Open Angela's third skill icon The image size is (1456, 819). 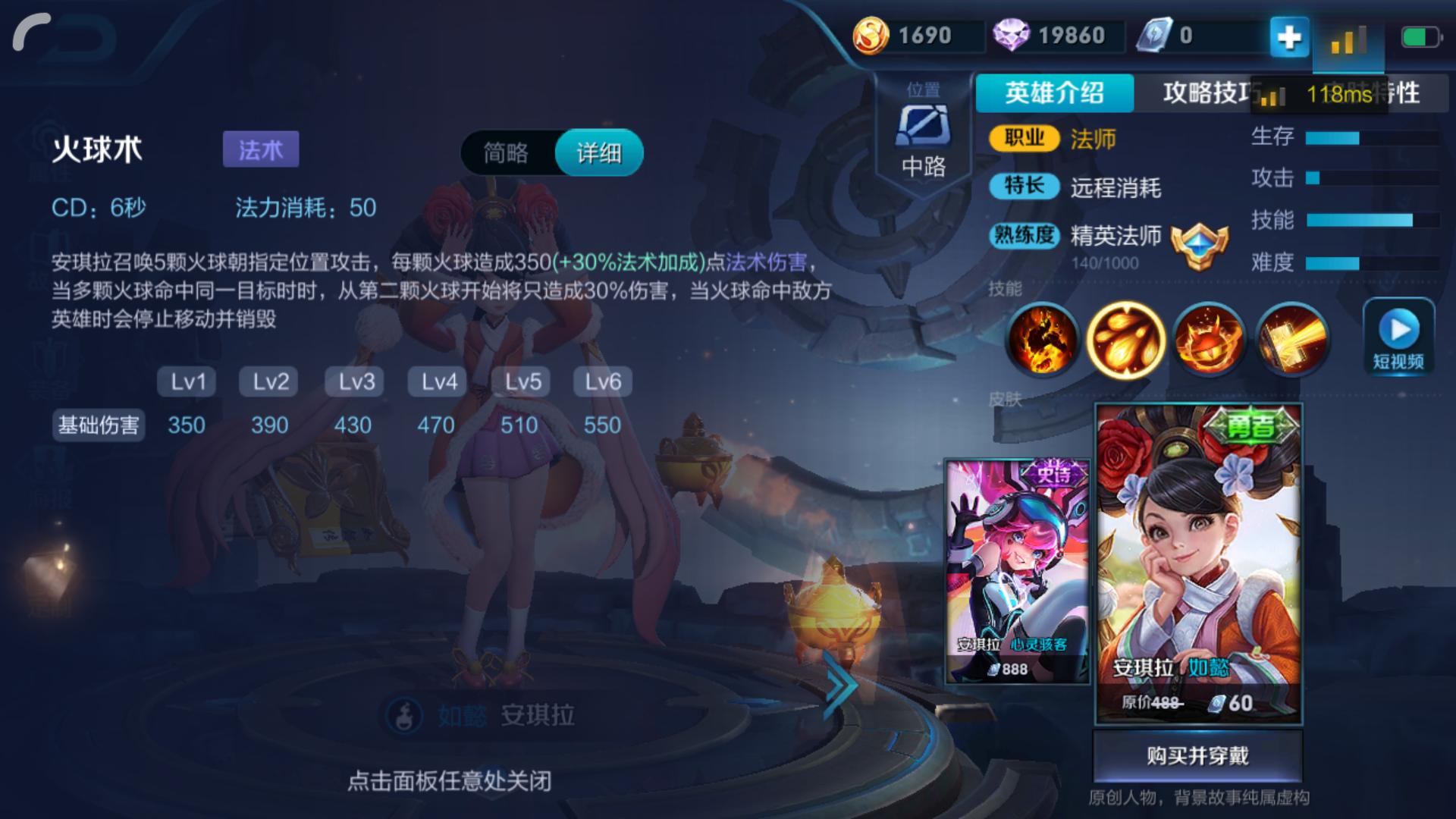1209,339
